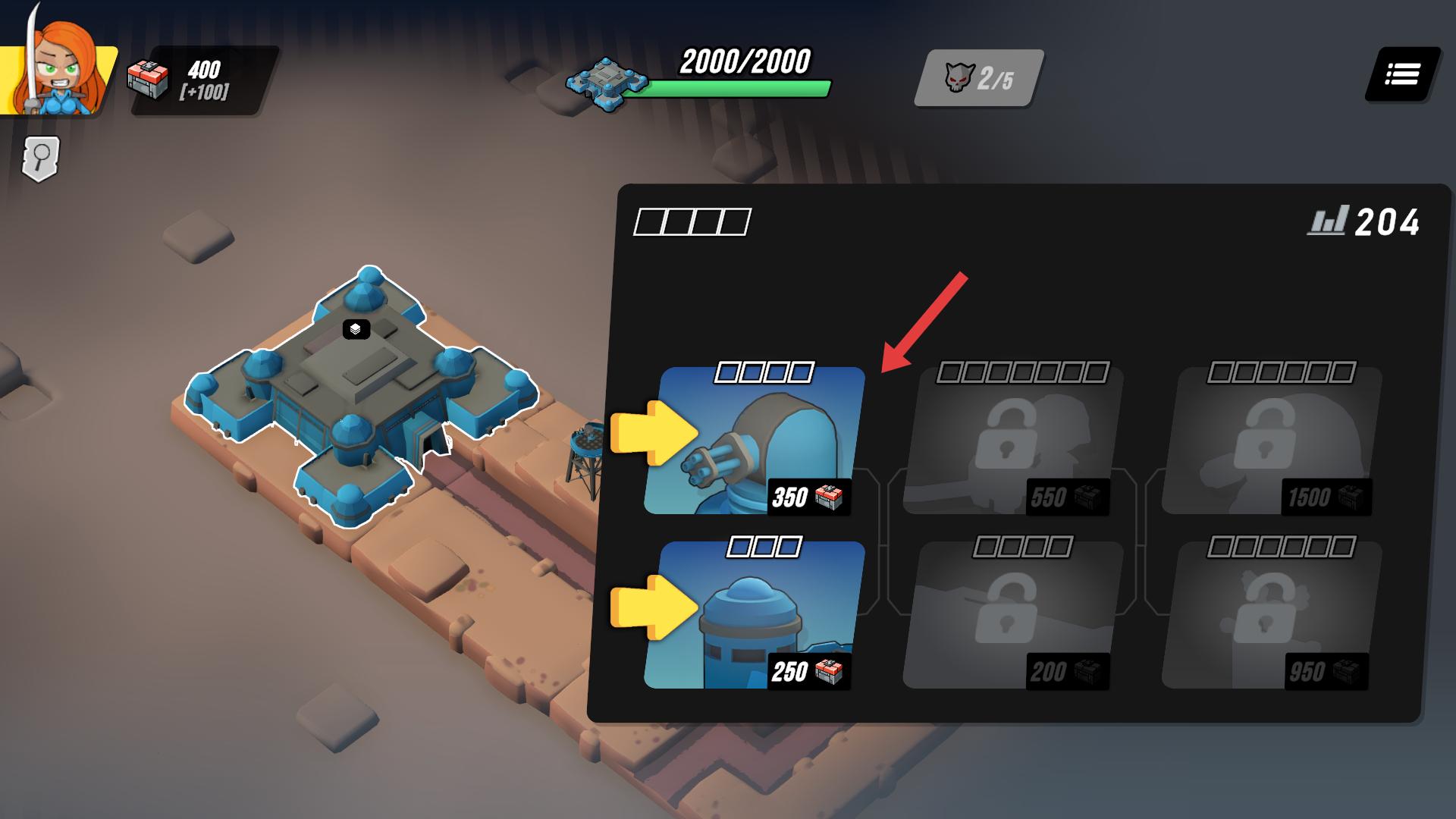Buy the blue dome tower for 250
Viewport: 1456px width, 819px height.
755,616
